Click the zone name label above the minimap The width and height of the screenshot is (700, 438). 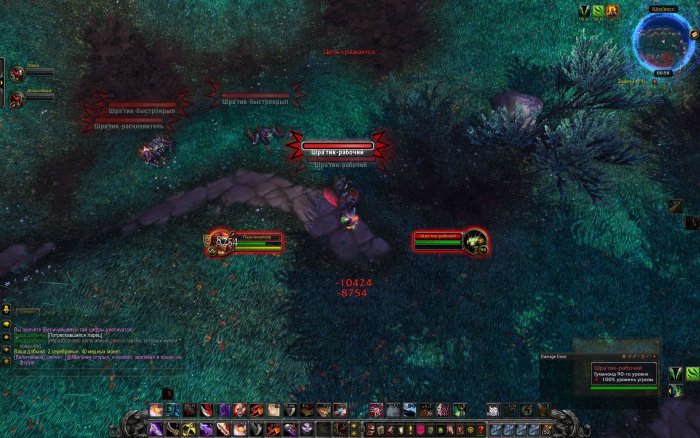(x=663, y=8)
